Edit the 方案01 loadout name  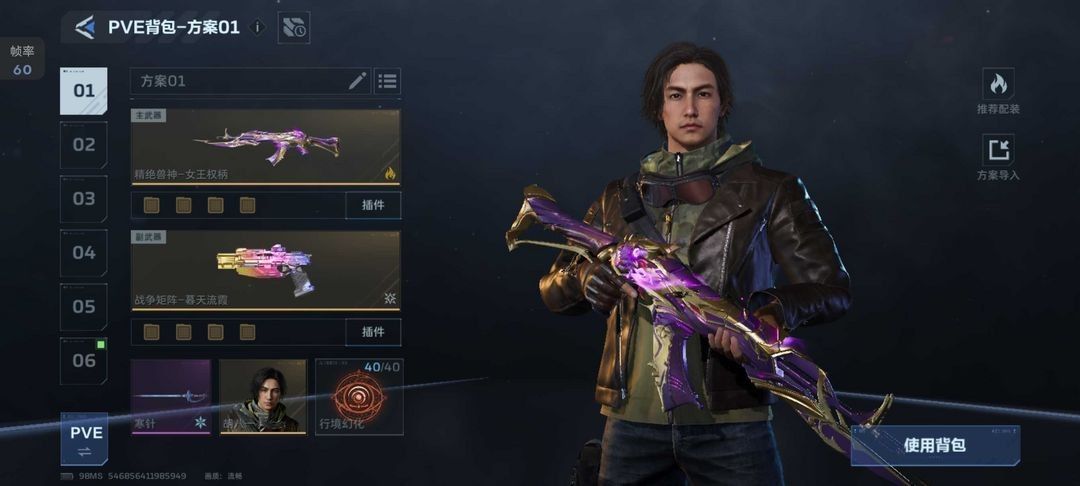(357, 81)
